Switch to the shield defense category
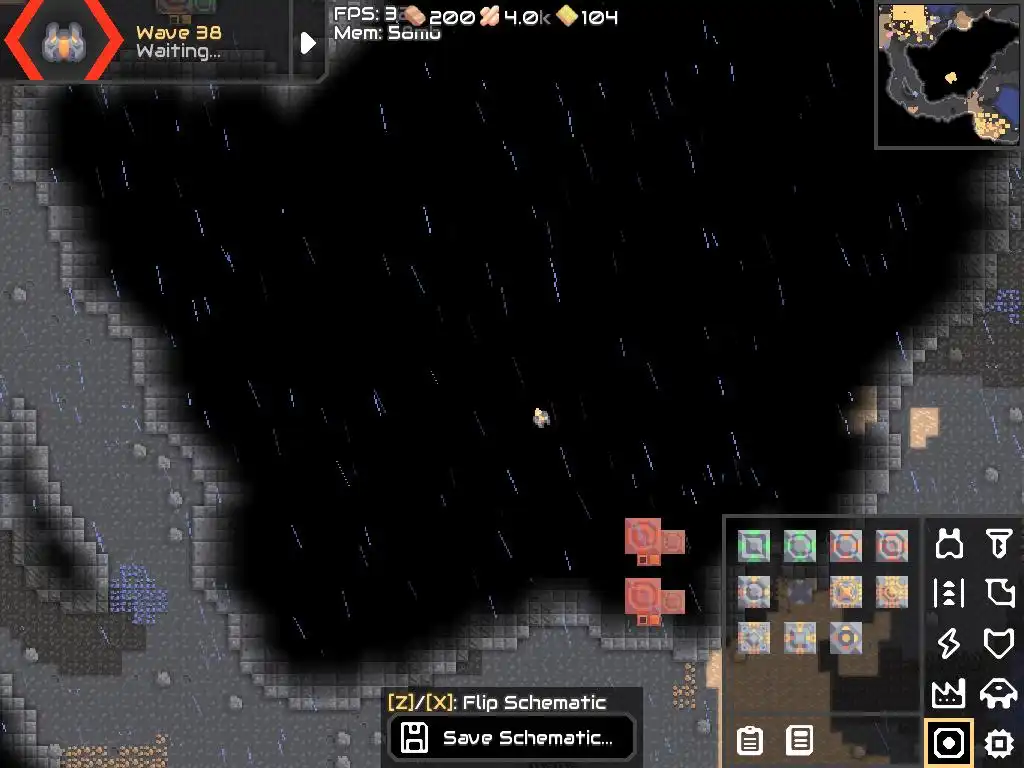This screenshot has width=1024, height=768. click(x=998, y=643)
